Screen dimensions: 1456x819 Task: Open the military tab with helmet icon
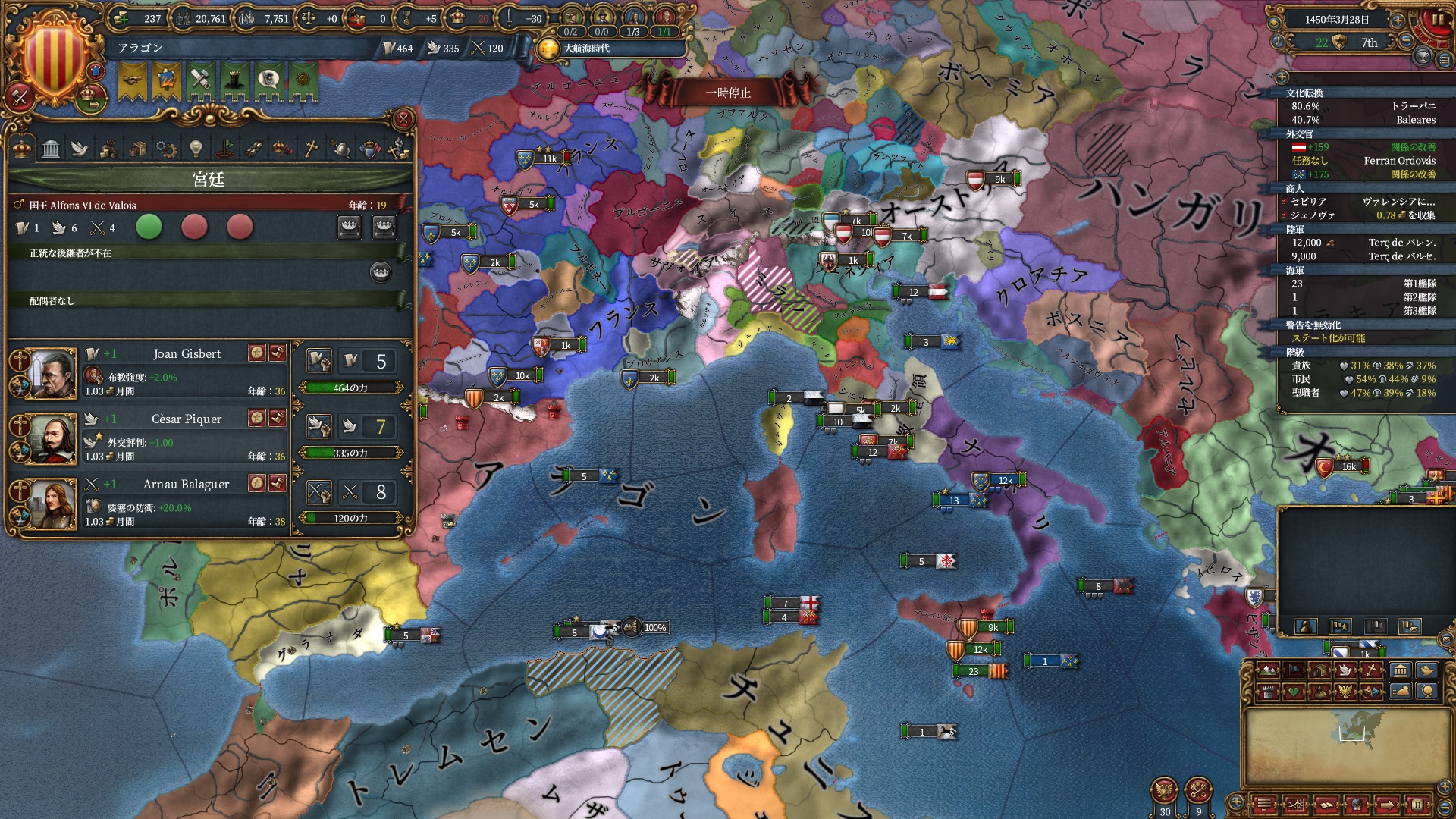(x=340, y=149)
